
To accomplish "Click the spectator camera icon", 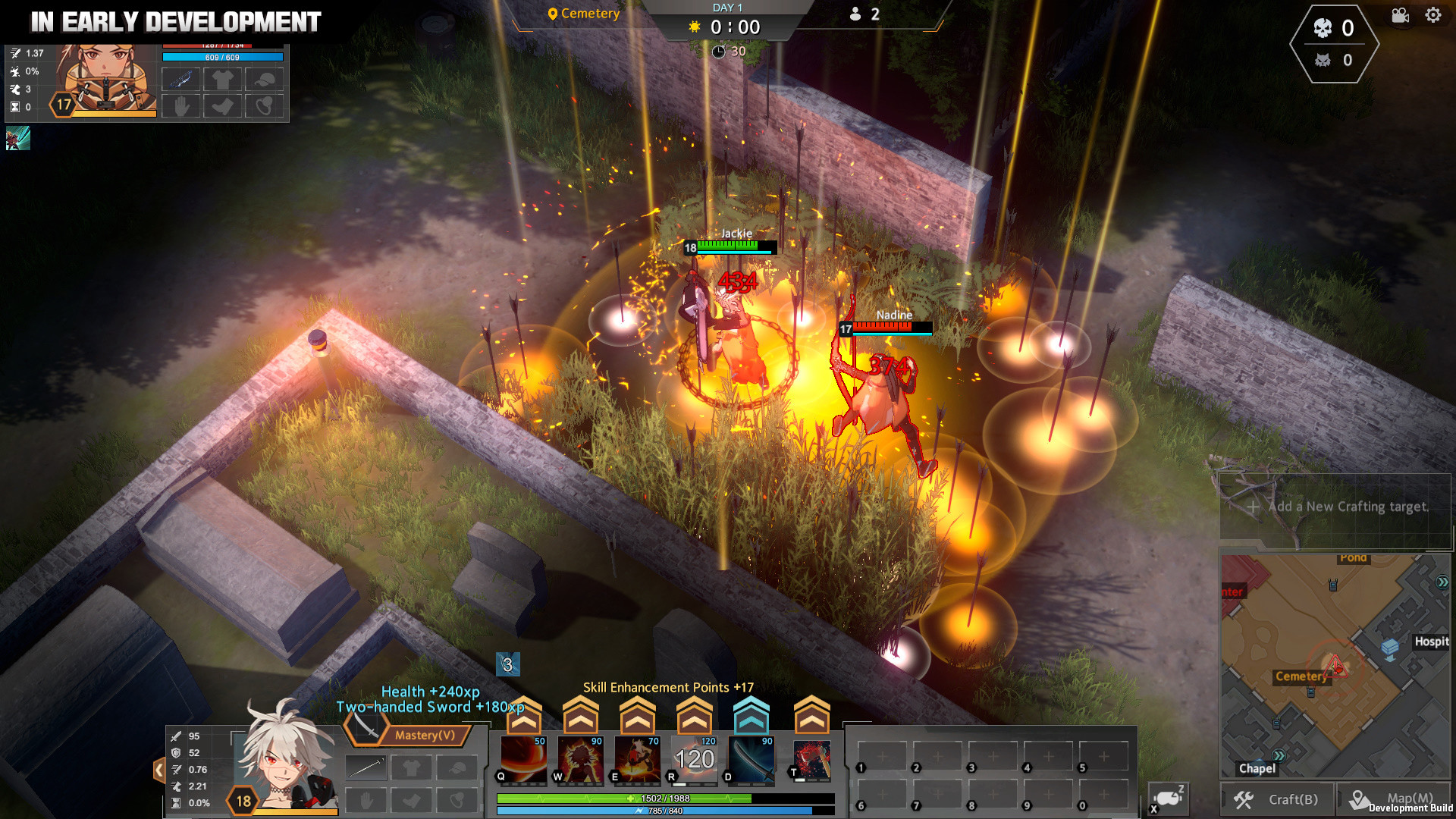I will tap(1400, 16).
